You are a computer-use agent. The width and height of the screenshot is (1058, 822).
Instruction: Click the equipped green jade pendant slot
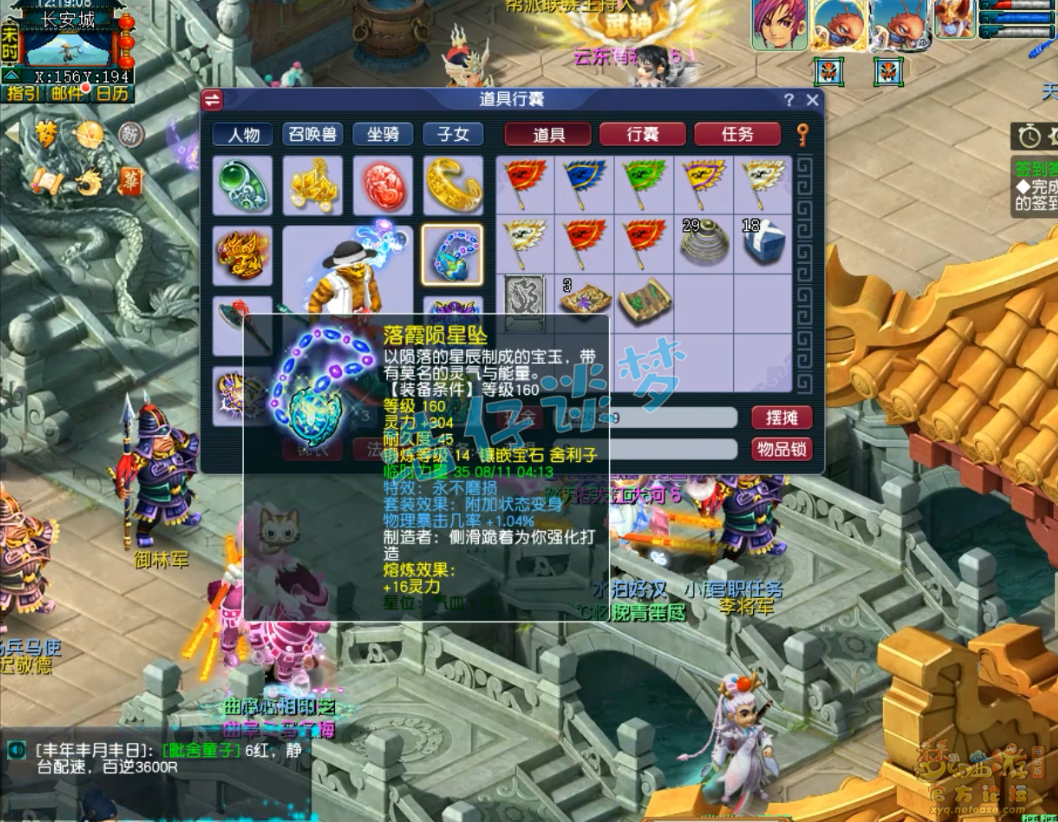[242, 185]
